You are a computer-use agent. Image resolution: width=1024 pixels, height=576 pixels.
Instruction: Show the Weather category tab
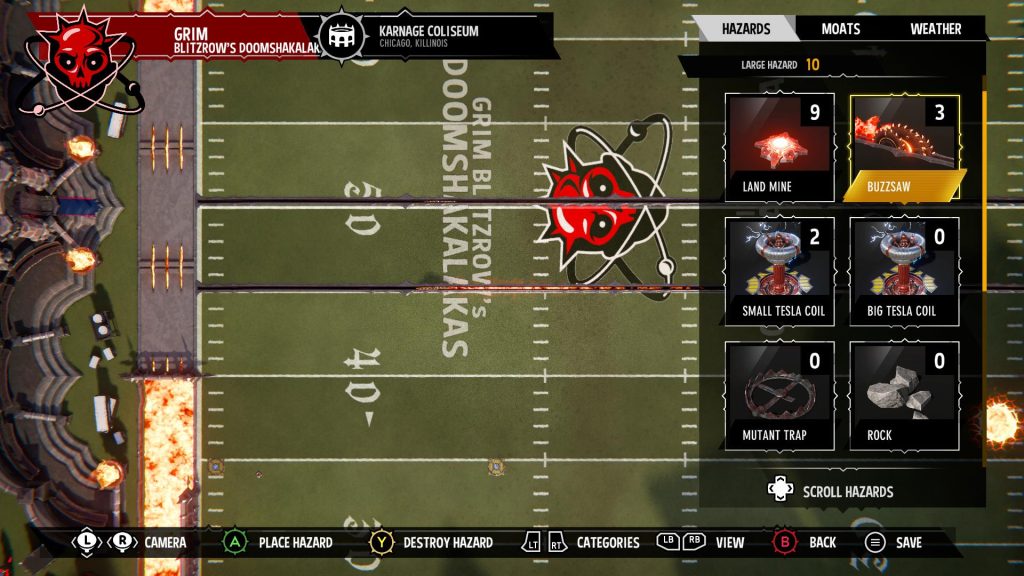pos(935,29)
